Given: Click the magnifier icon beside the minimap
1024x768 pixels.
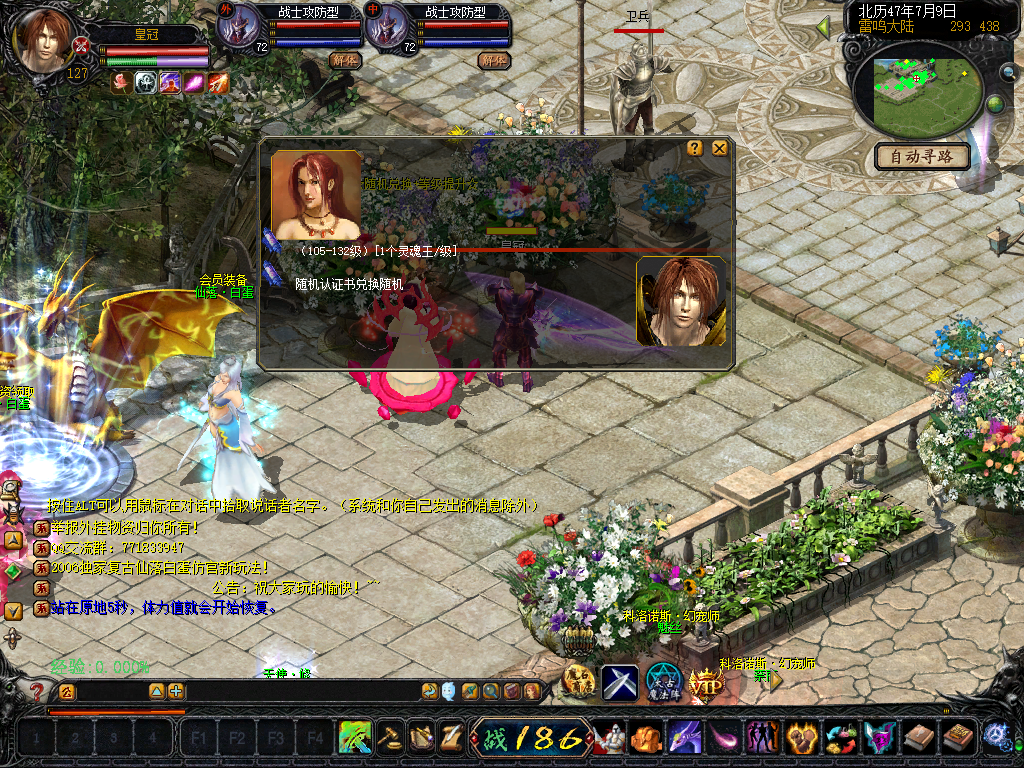Looking at the screenshot, I should (x=1007, y=72).
